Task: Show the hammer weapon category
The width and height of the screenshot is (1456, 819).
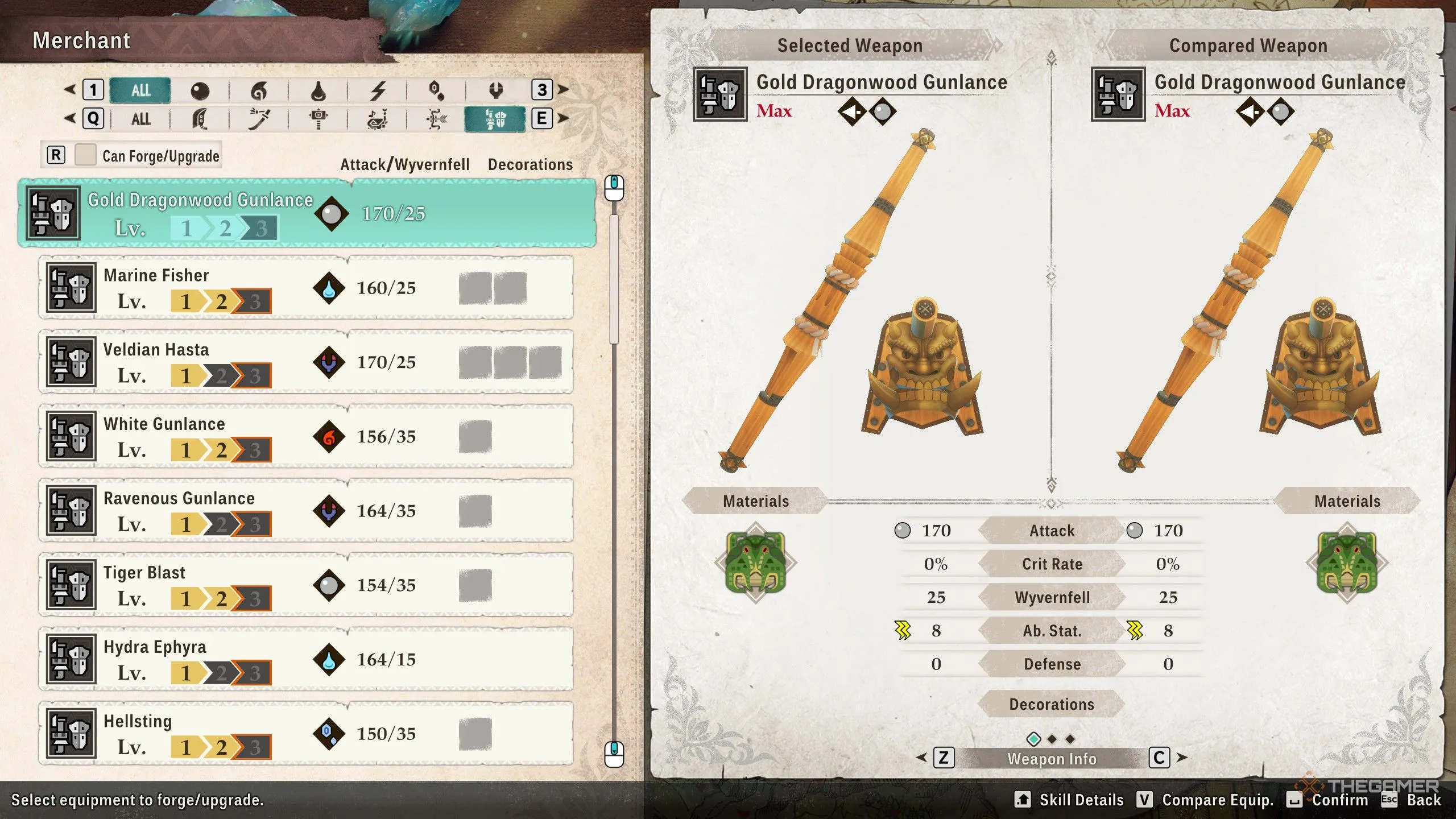Action: click(x=318, y=119)
